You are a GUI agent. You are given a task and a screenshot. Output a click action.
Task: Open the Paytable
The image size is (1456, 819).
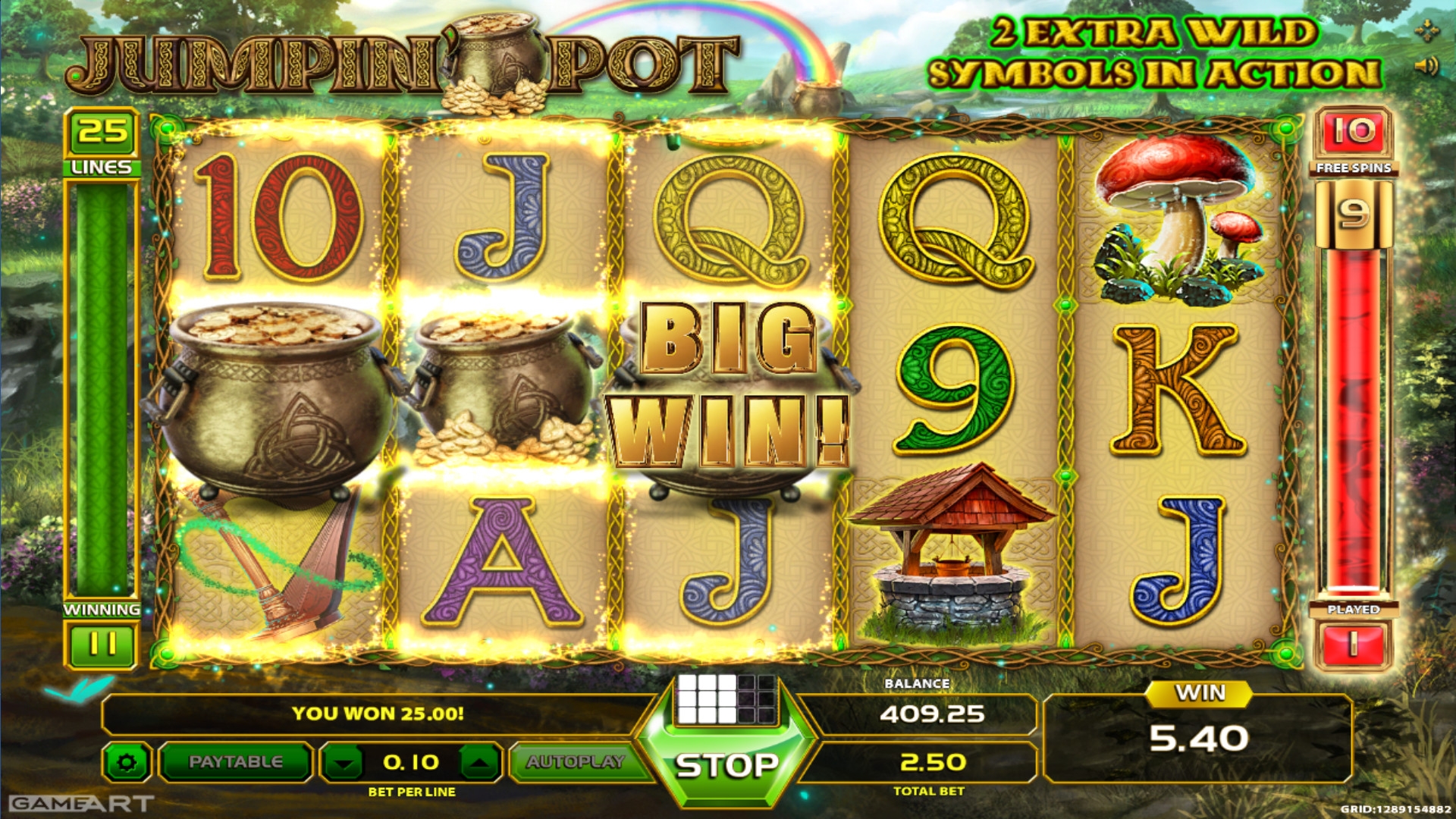(235, 761)
